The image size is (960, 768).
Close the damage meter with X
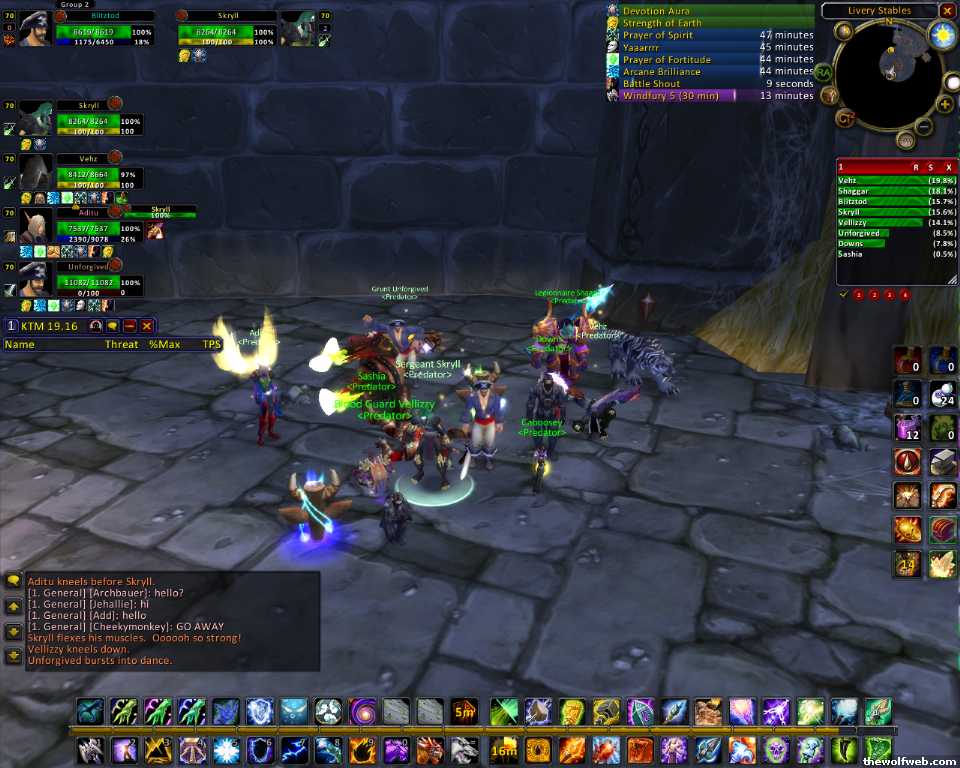(948, 167)
